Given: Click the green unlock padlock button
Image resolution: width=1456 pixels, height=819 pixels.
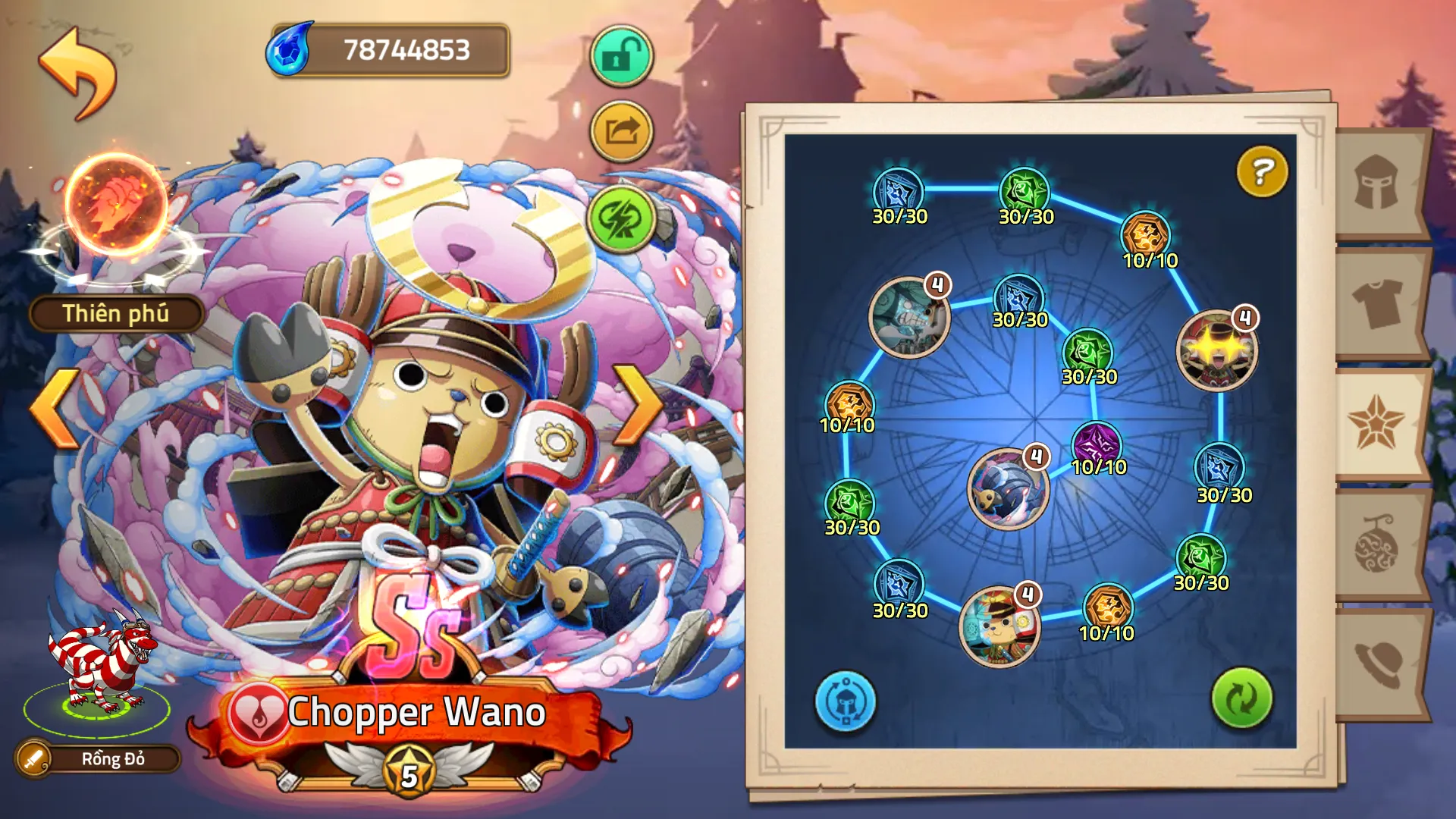Looking at the screenshot, I should (x=621, y=56).
